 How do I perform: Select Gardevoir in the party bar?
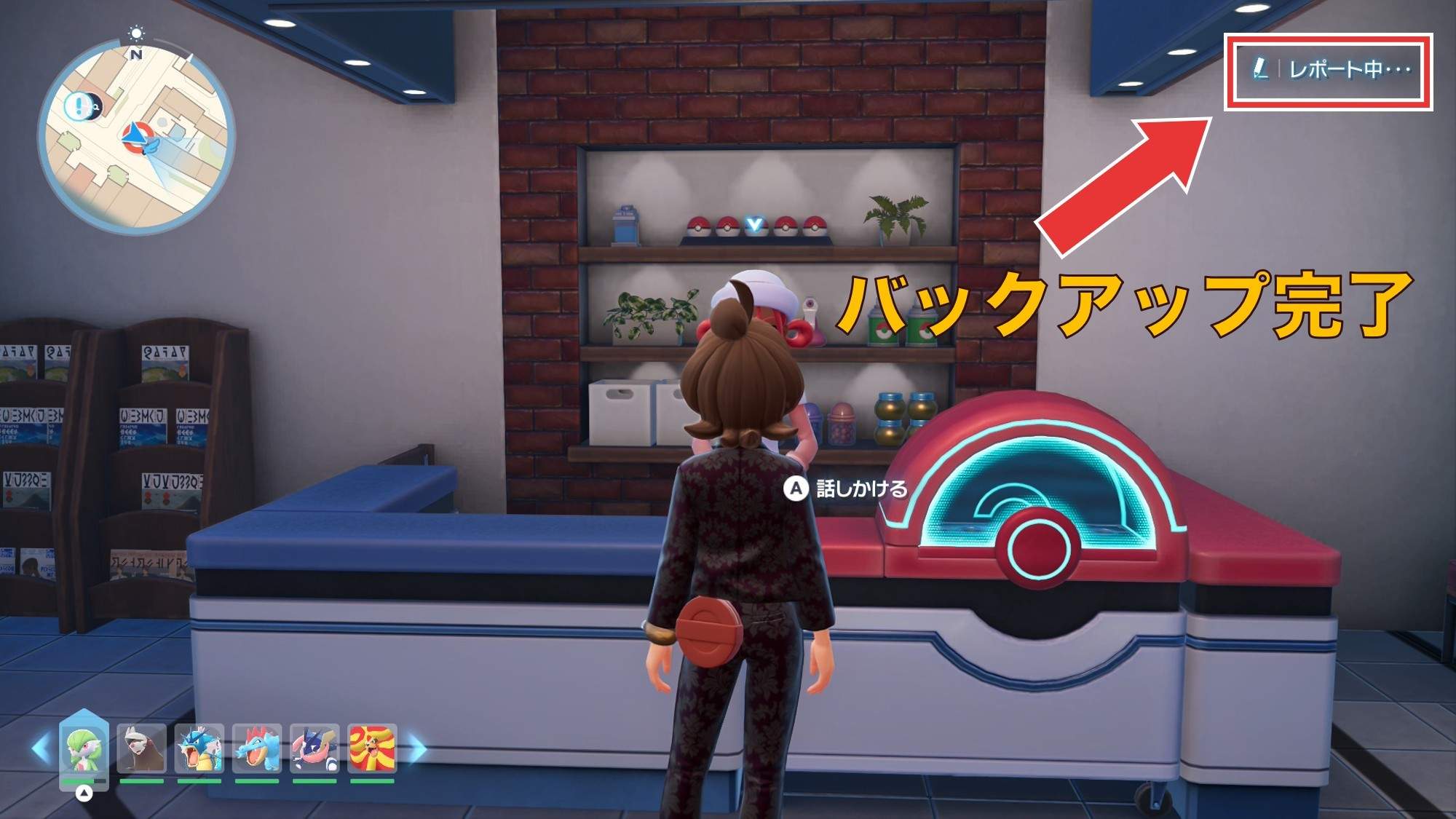(x=84, y=749)
